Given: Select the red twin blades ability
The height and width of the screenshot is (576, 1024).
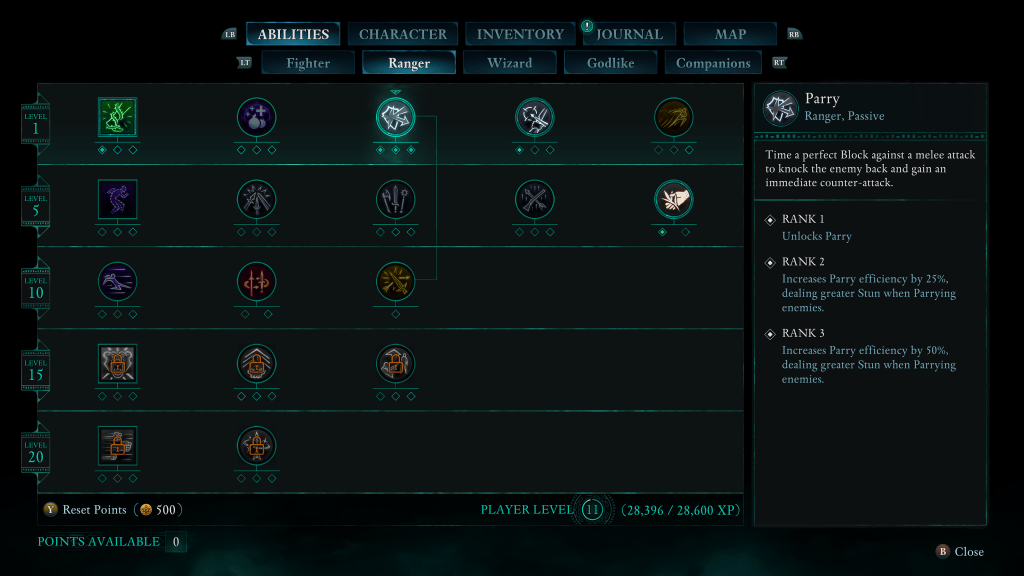Looking at the screenshot, I should 256,282.
